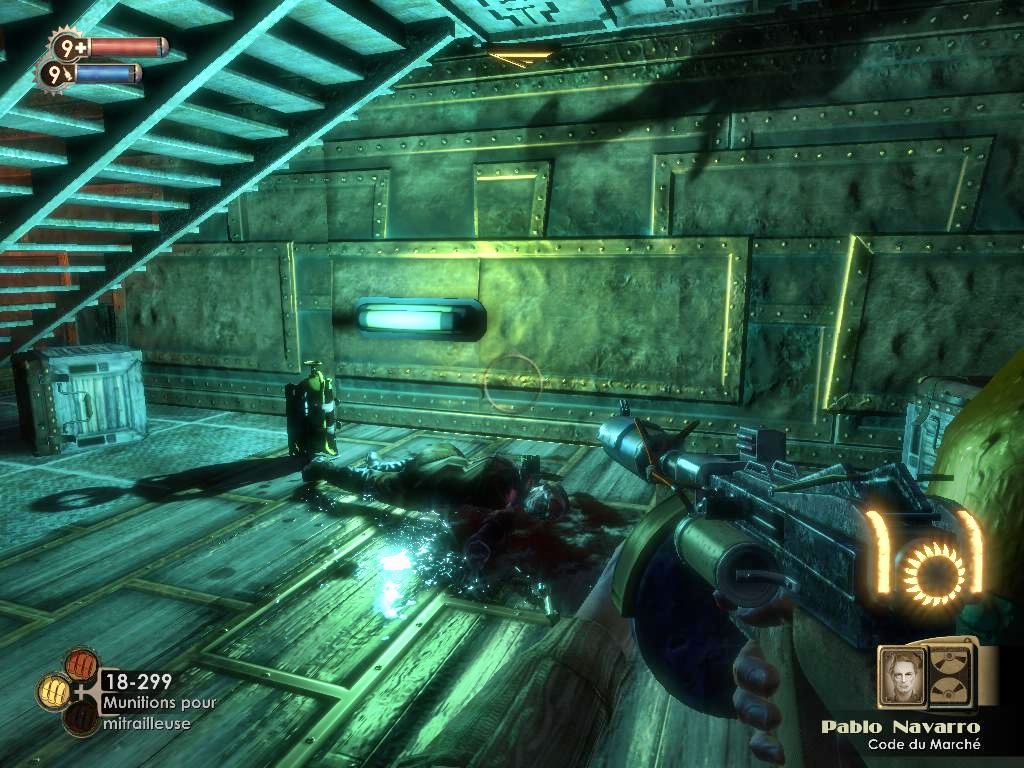1024x768 pixels.
Task: Choose the highlighted yellow machine gun ammo icon
Action: [53, 689]
